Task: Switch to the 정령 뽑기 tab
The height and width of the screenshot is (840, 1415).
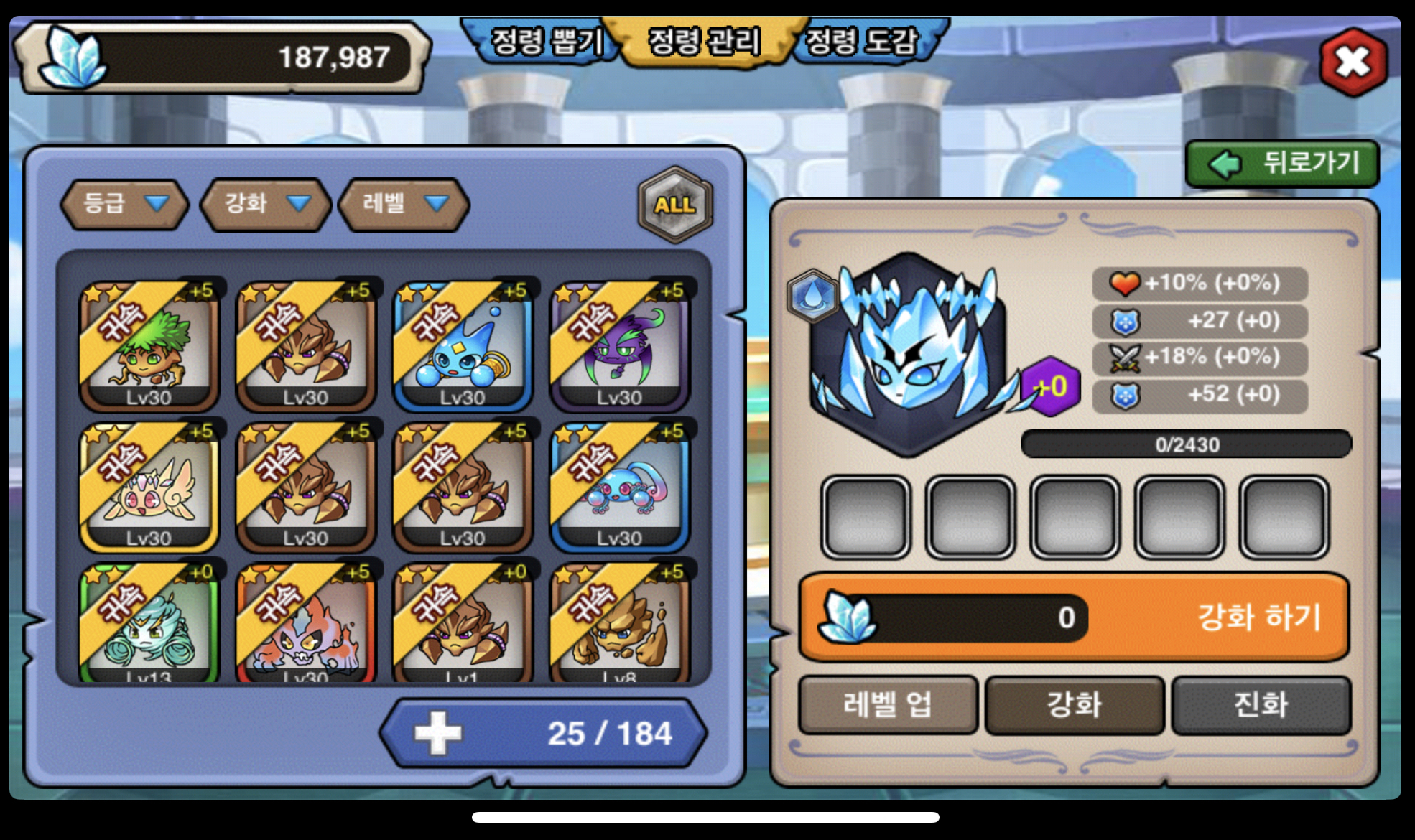Action: (x=544, y=42)
